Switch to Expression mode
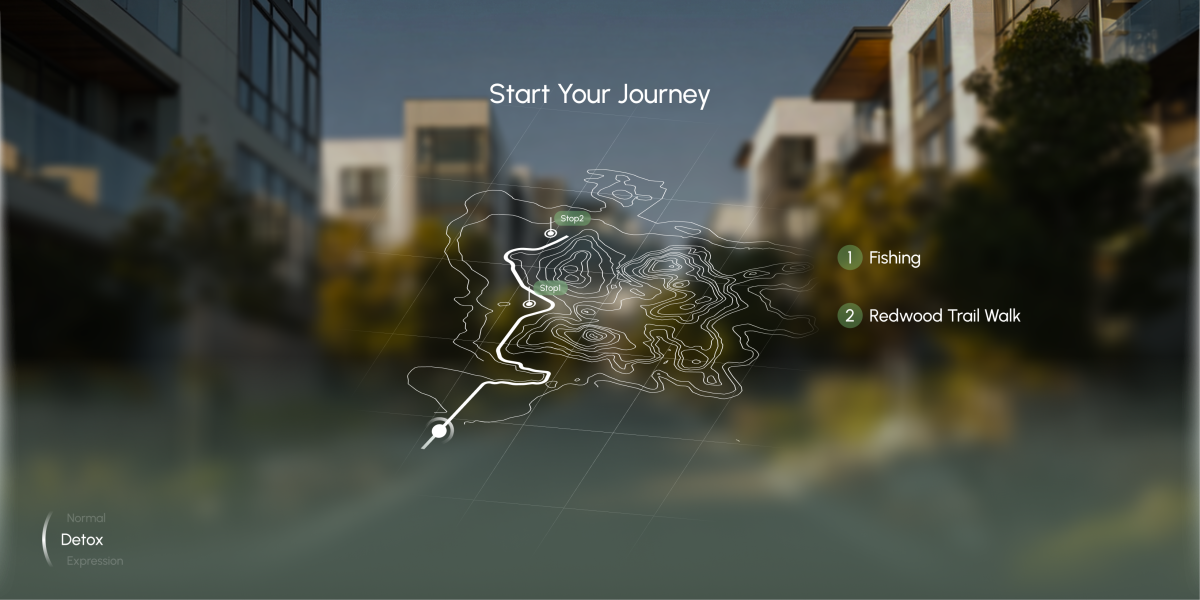This screenshot has height=600, width=1200. 95,561
